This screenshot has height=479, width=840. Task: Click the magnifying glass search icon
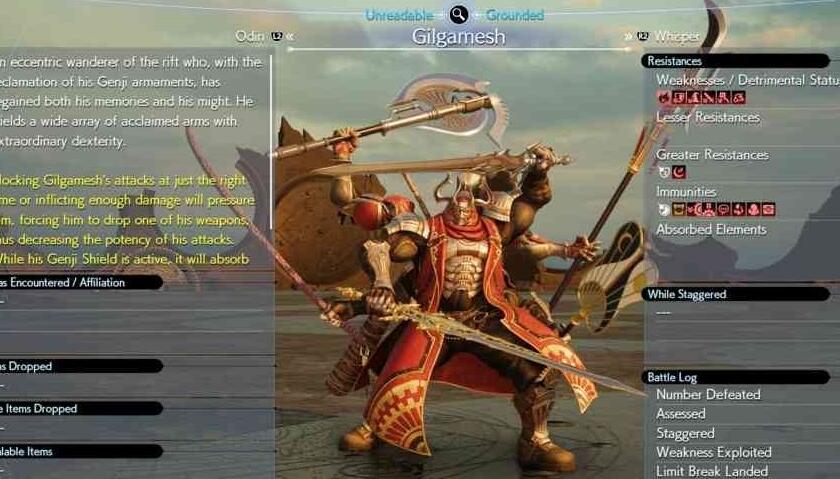[x=458, y=14]
